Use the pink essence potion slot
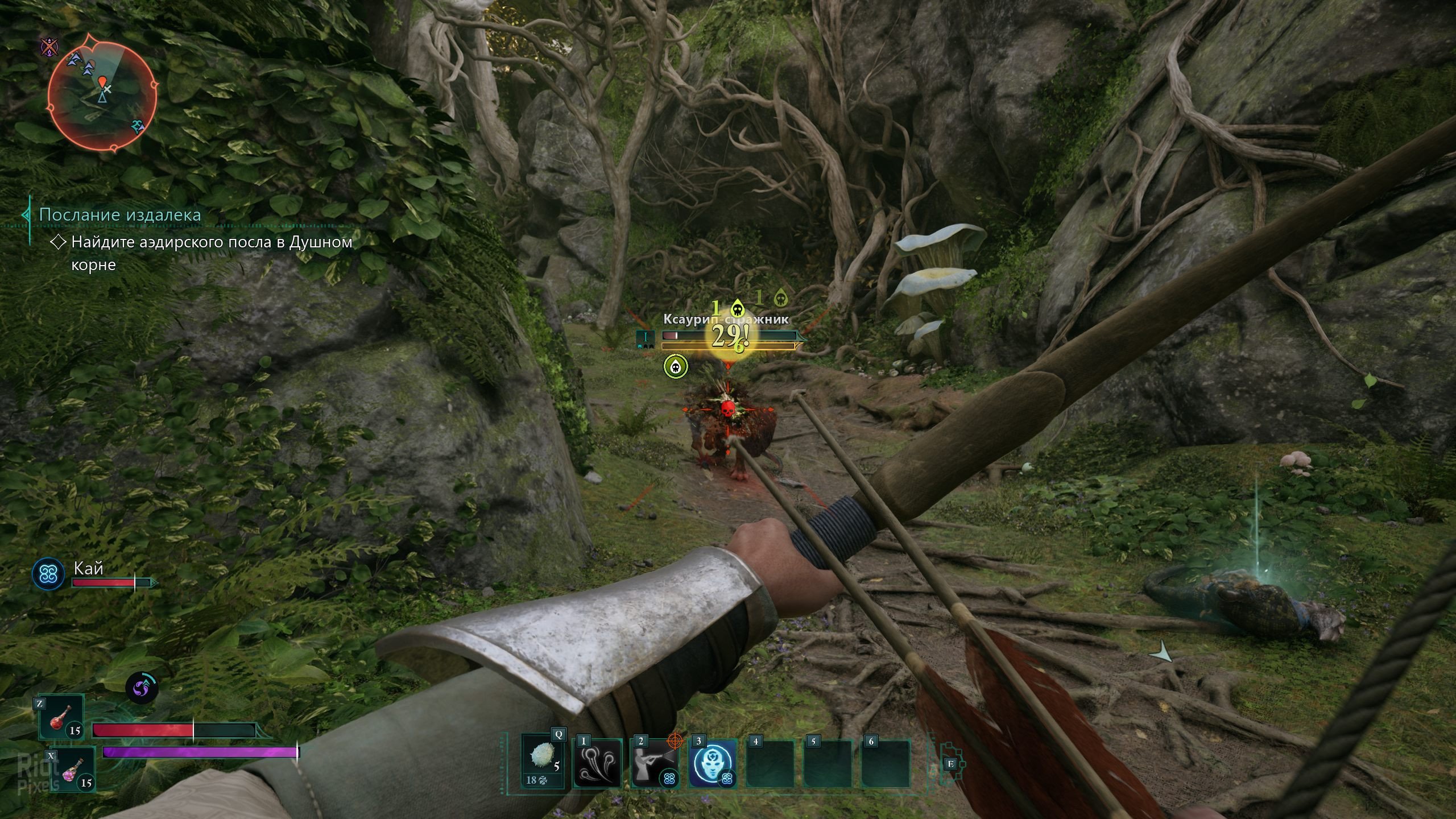The width and height of the screenshot is (1456, 819). click(x=73, y=769)
